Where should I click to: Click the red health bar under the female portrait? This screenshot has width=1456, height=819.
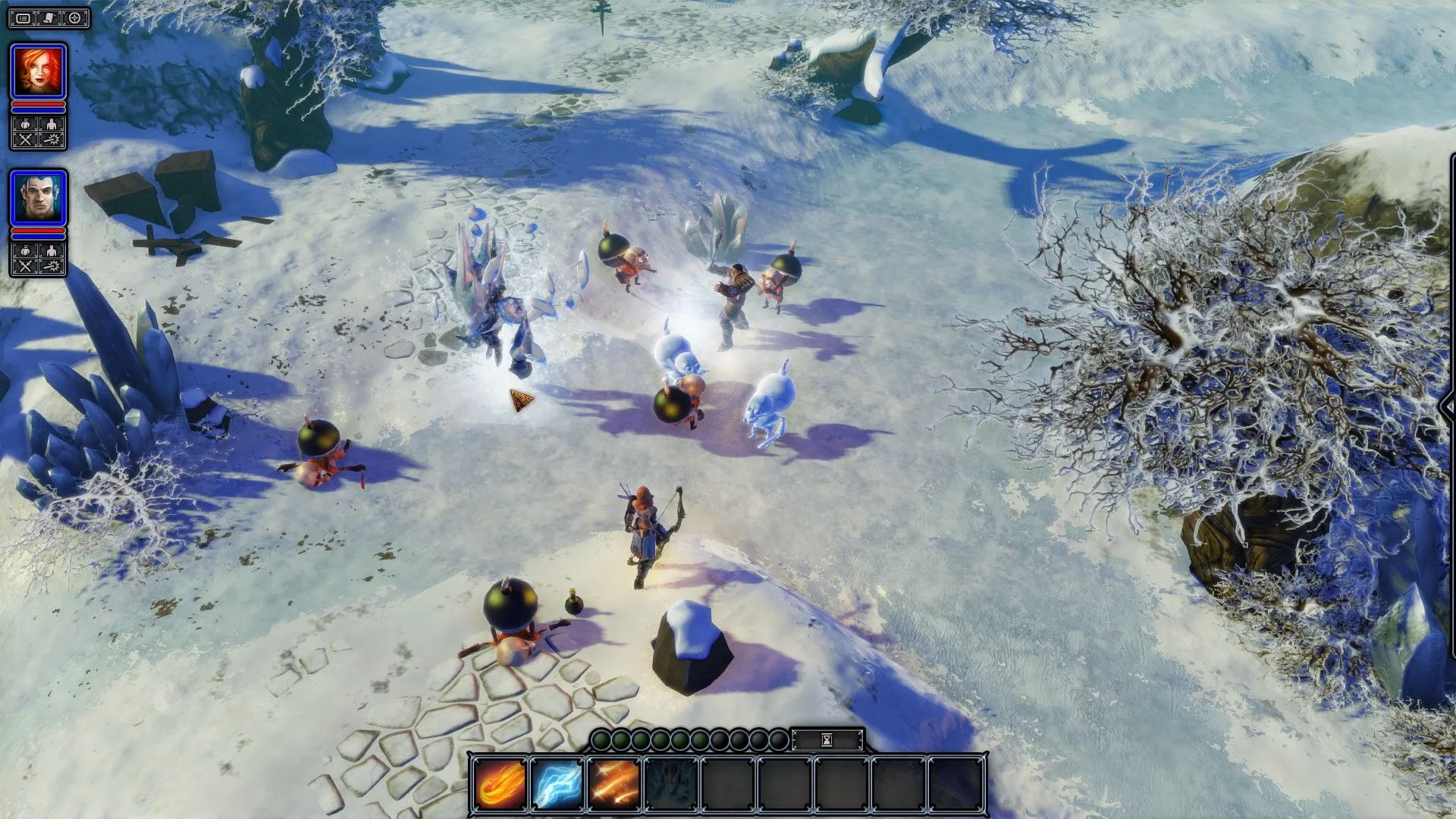[39, 104]
